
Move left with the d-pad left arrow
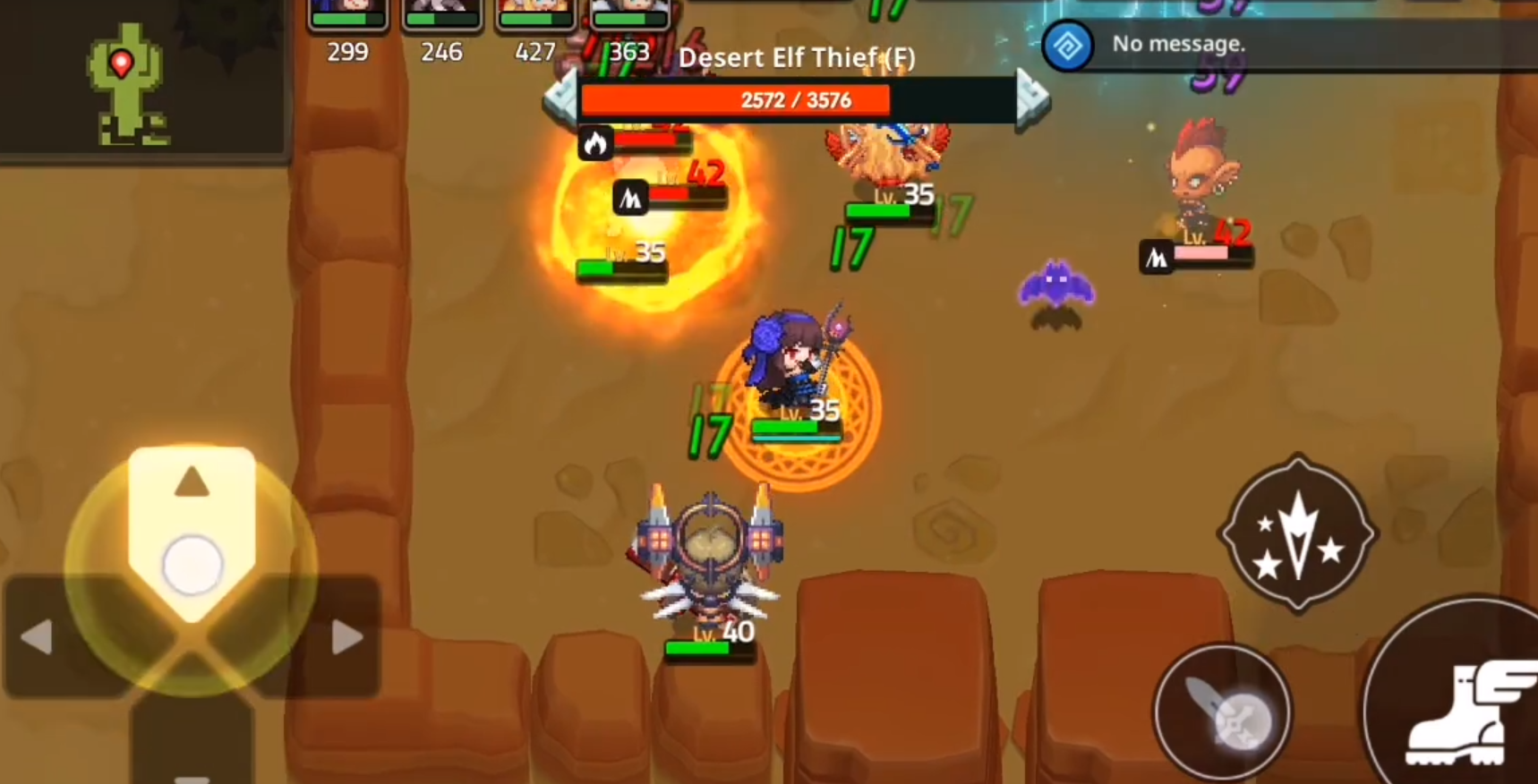(x=38, y=637)
